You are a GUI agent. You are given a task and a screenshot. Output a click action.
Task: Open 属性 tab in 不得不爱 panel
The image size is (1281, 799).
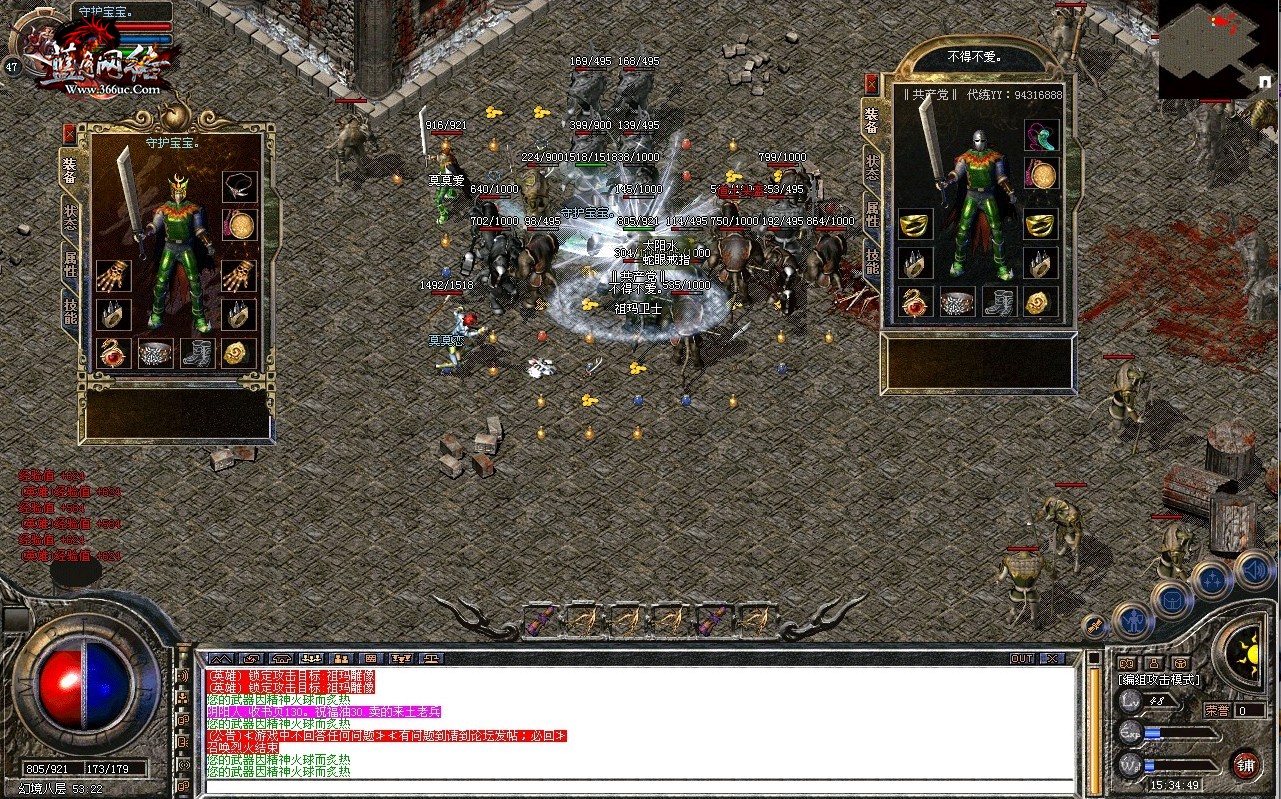pyautogui.click(x=873, y=215)
